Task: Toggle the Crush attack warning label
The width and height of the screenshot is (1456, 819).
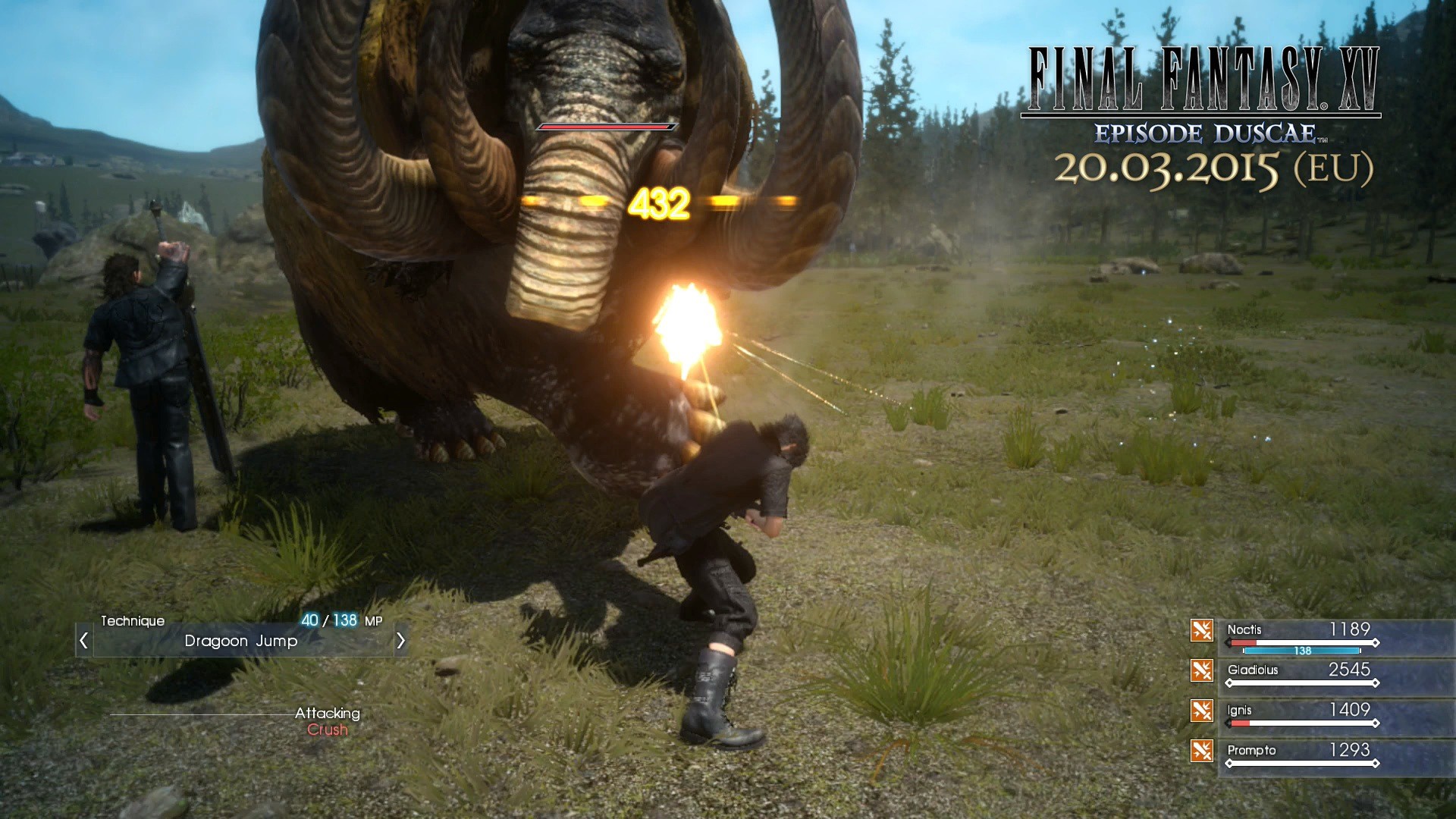Action: (x=328, y=730)
